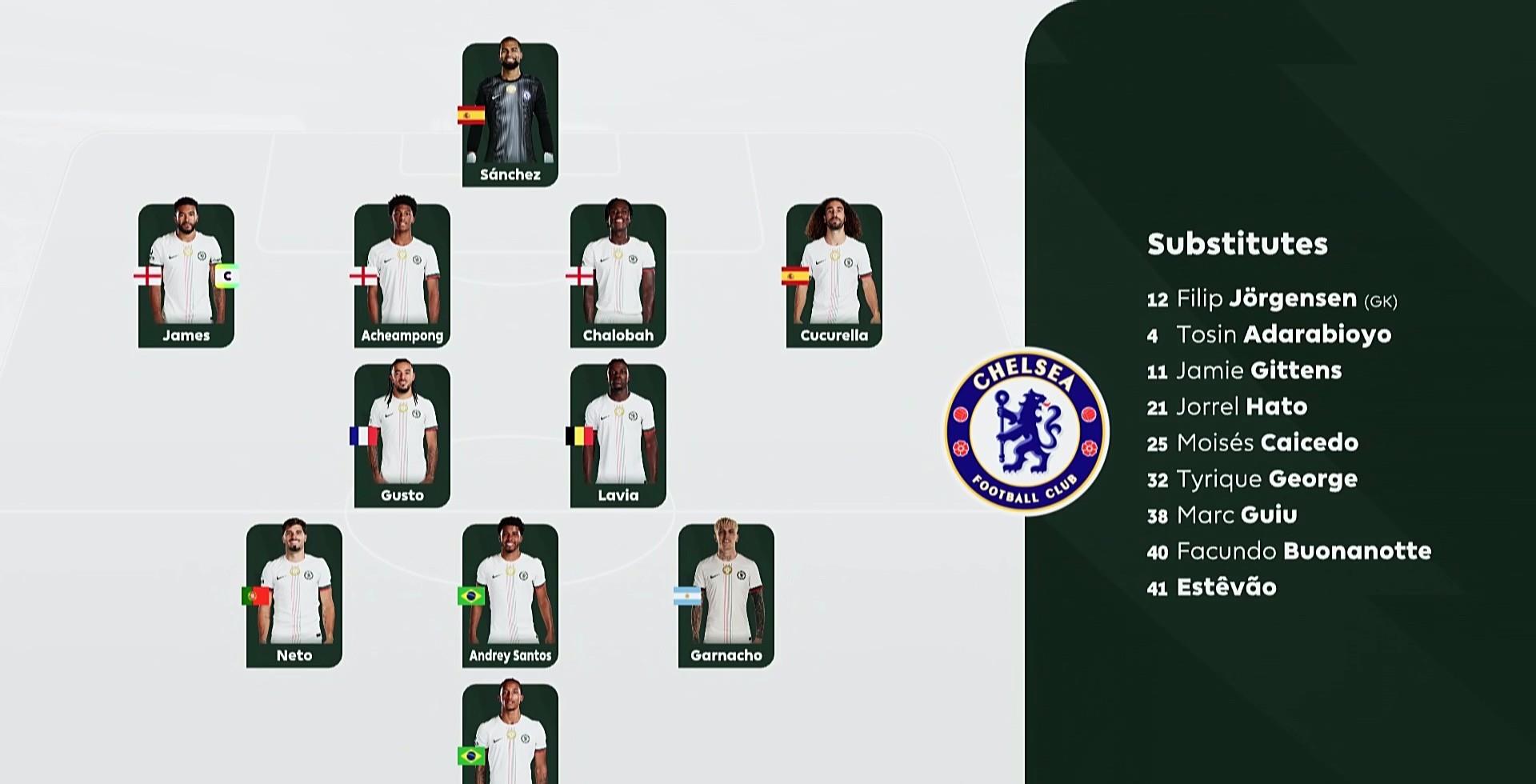Choose Garnacho's player card
This screenshot has width=1536, height=784.
[726, 595]
